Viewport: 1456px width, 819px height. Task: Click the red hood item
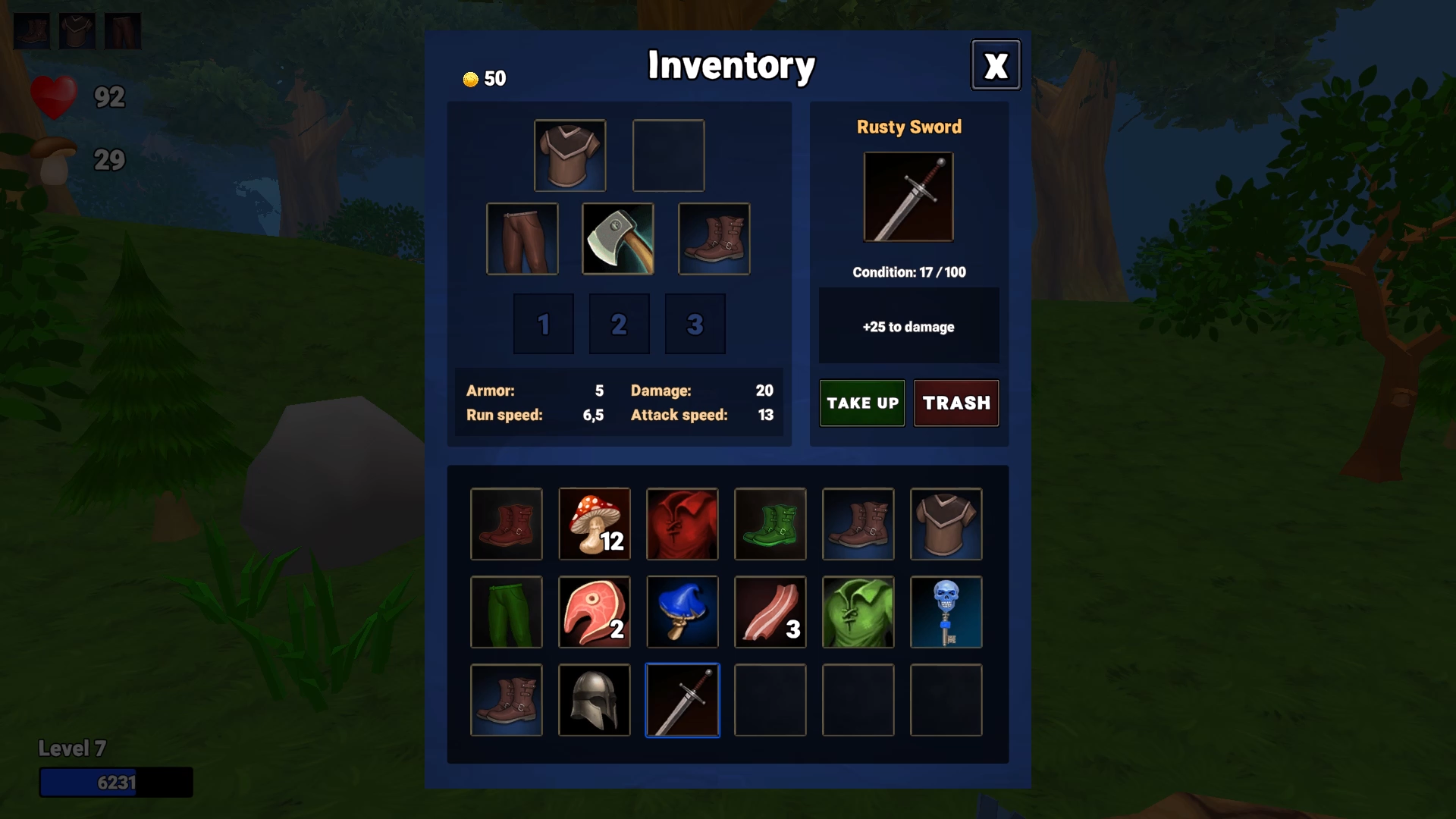point(682,524)
